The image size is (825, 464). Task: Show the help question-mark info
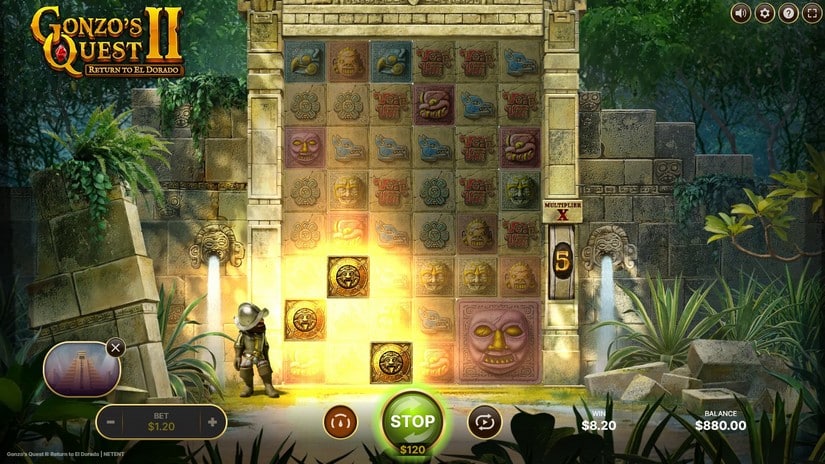coord(788,13)
